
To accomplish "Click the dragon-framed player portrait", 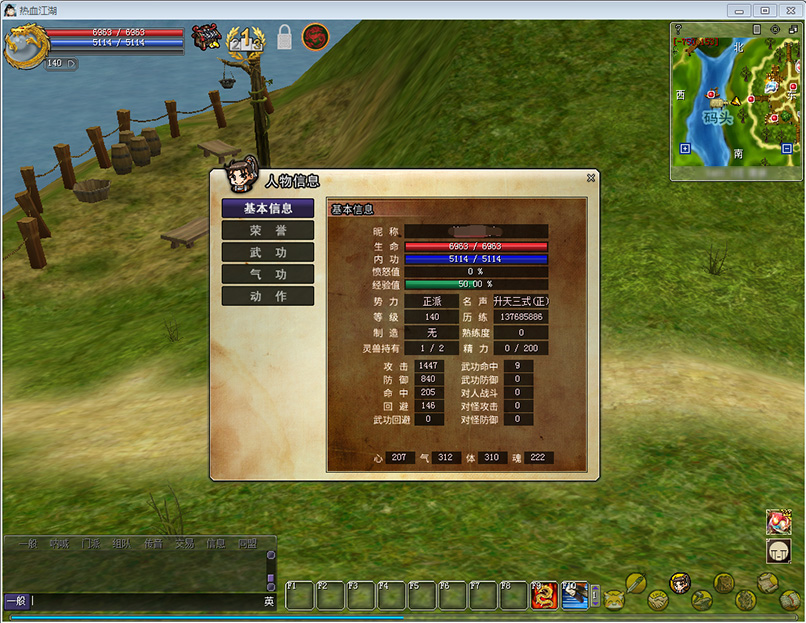I will tap(24, 46).
